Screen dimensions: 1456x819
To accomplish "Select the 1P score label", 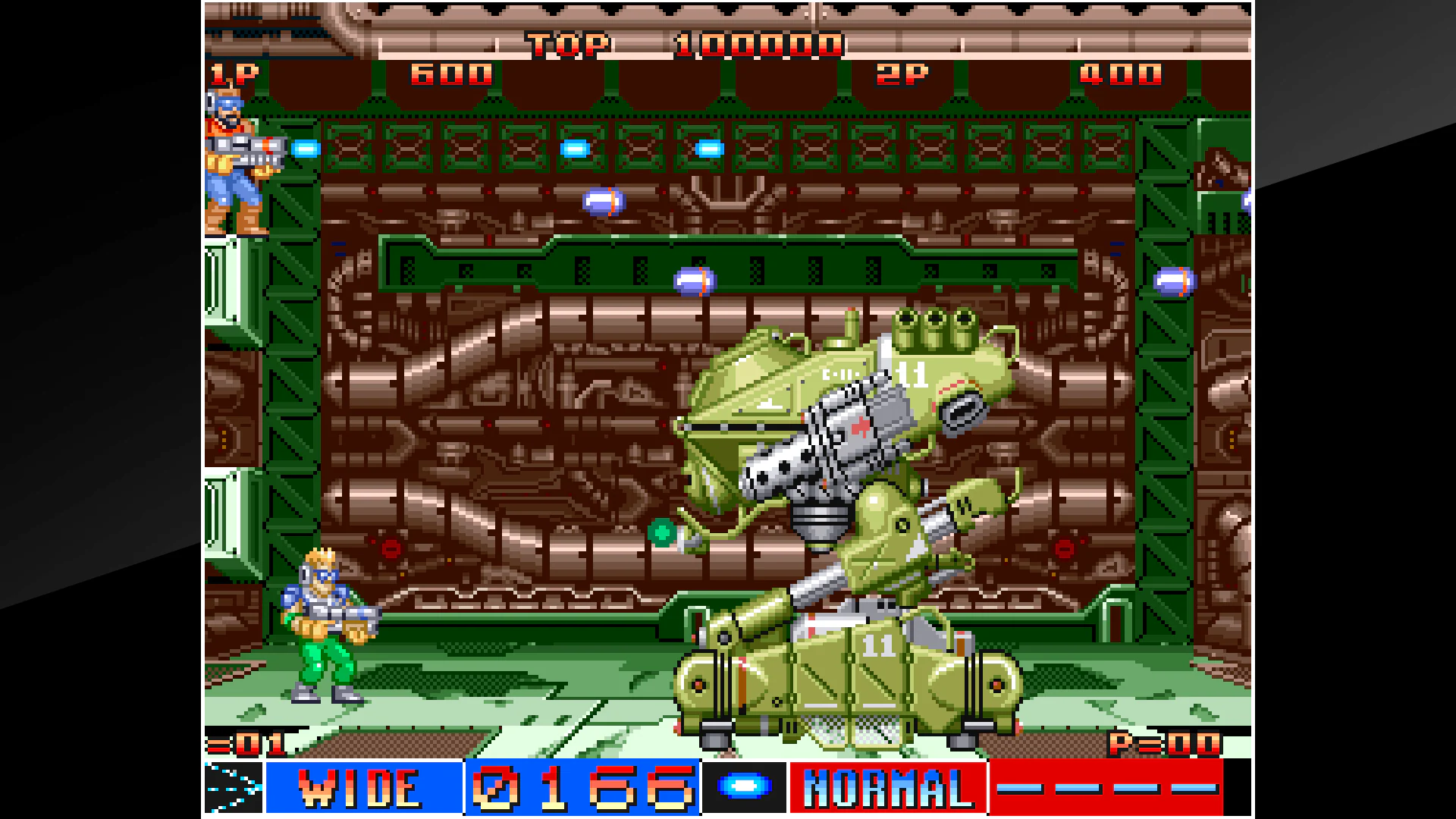I will 235,74.
